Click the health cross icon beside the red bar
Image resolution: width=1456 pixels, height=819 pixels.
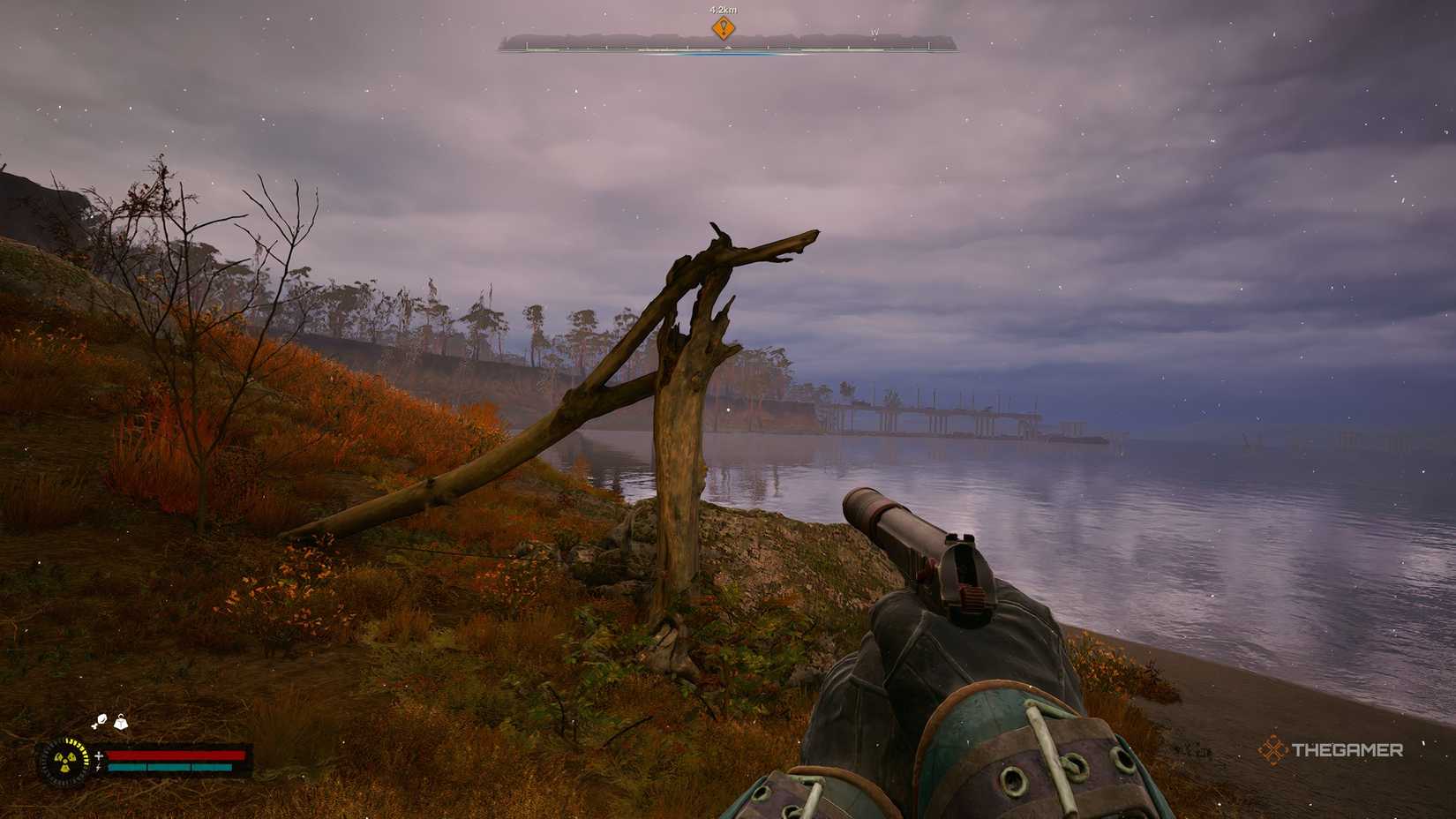point(99,755)
